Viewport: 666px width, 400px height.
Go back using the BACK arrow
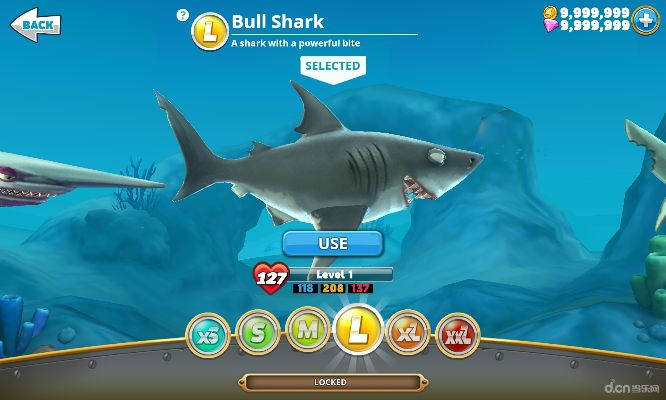32,23
